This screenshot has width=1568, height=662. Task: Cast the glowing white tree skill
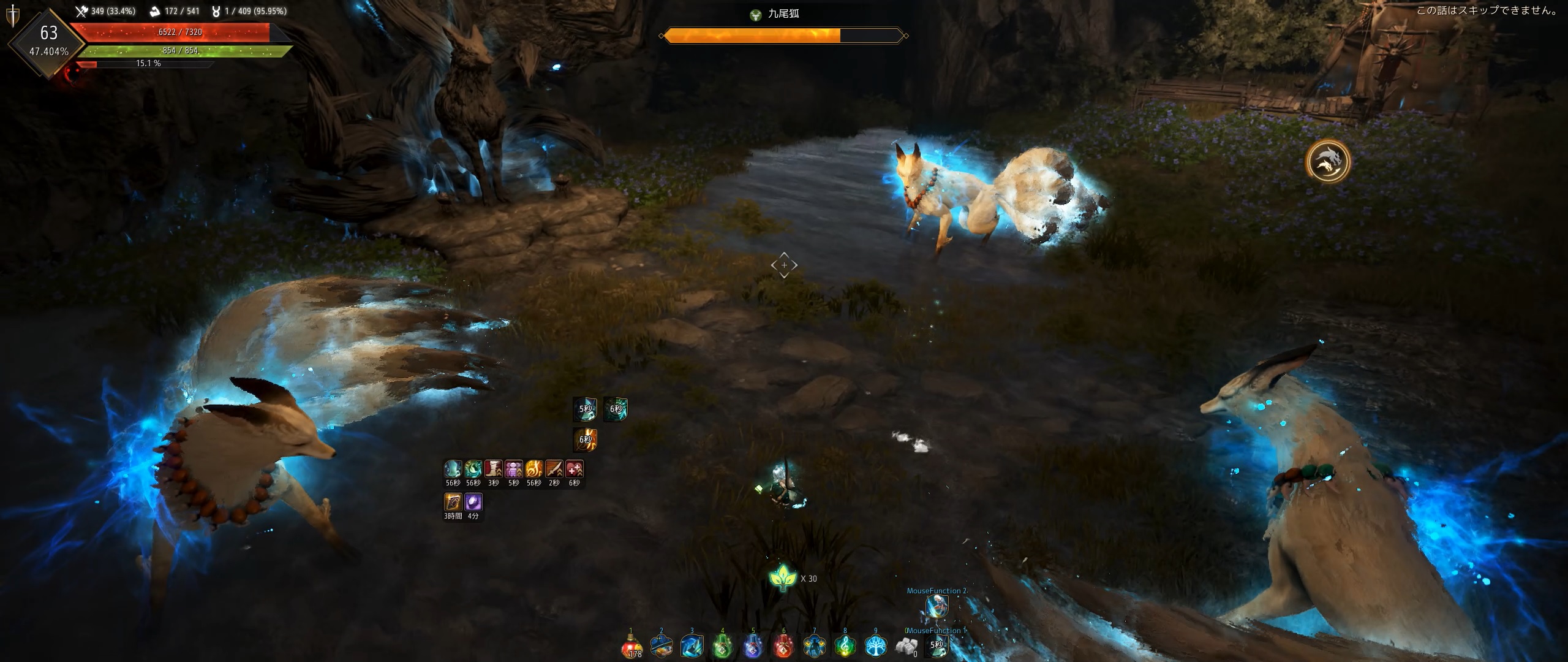(x=876, y=646)
